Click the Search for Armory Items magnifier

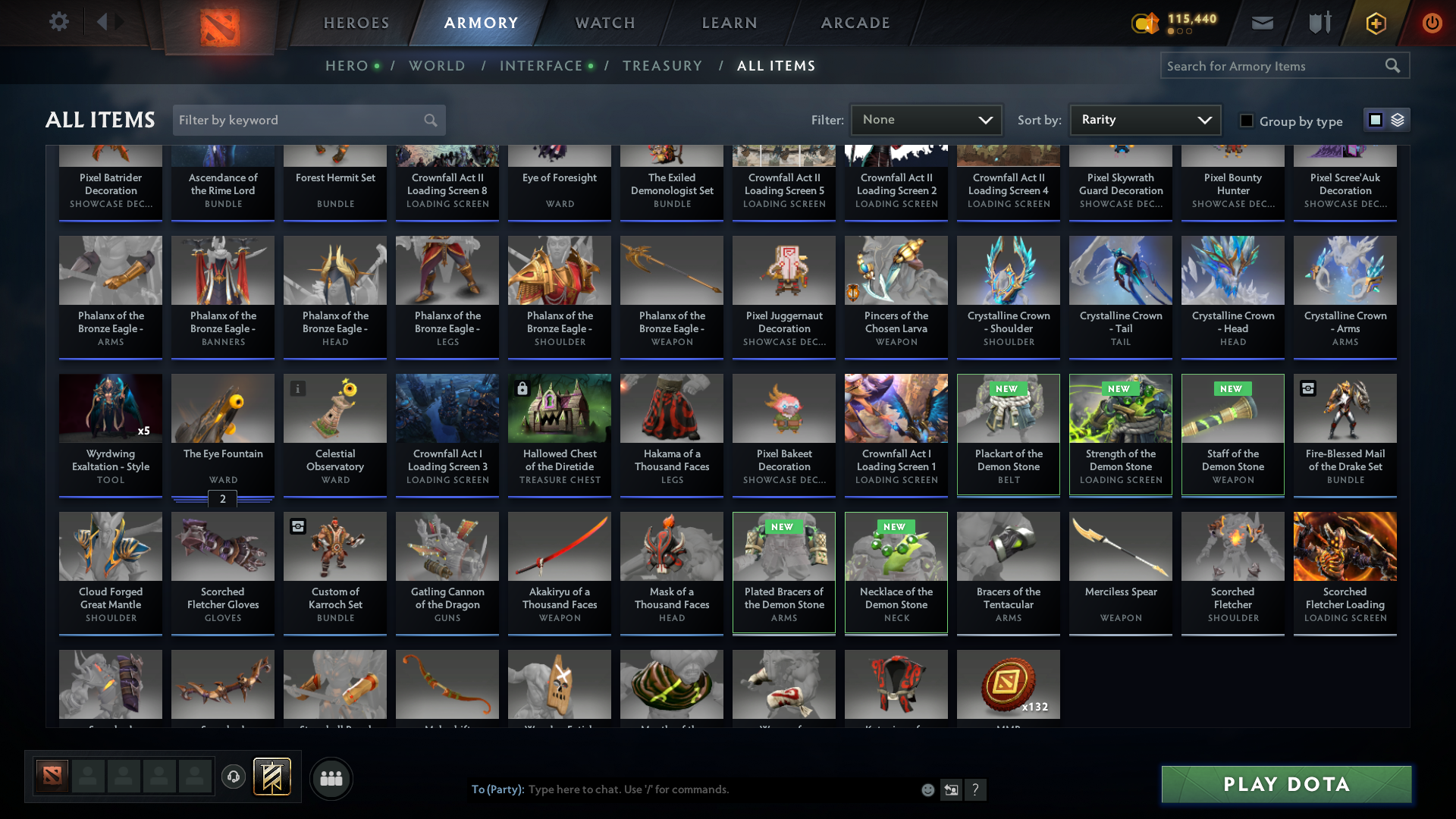point(1394,65)
